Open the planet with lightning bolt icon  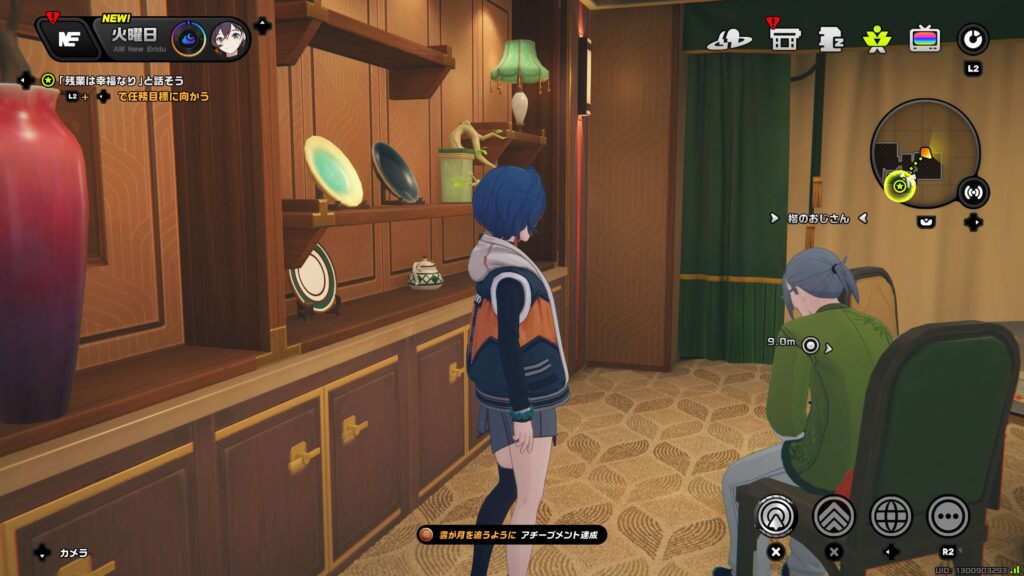pos(729,40)
